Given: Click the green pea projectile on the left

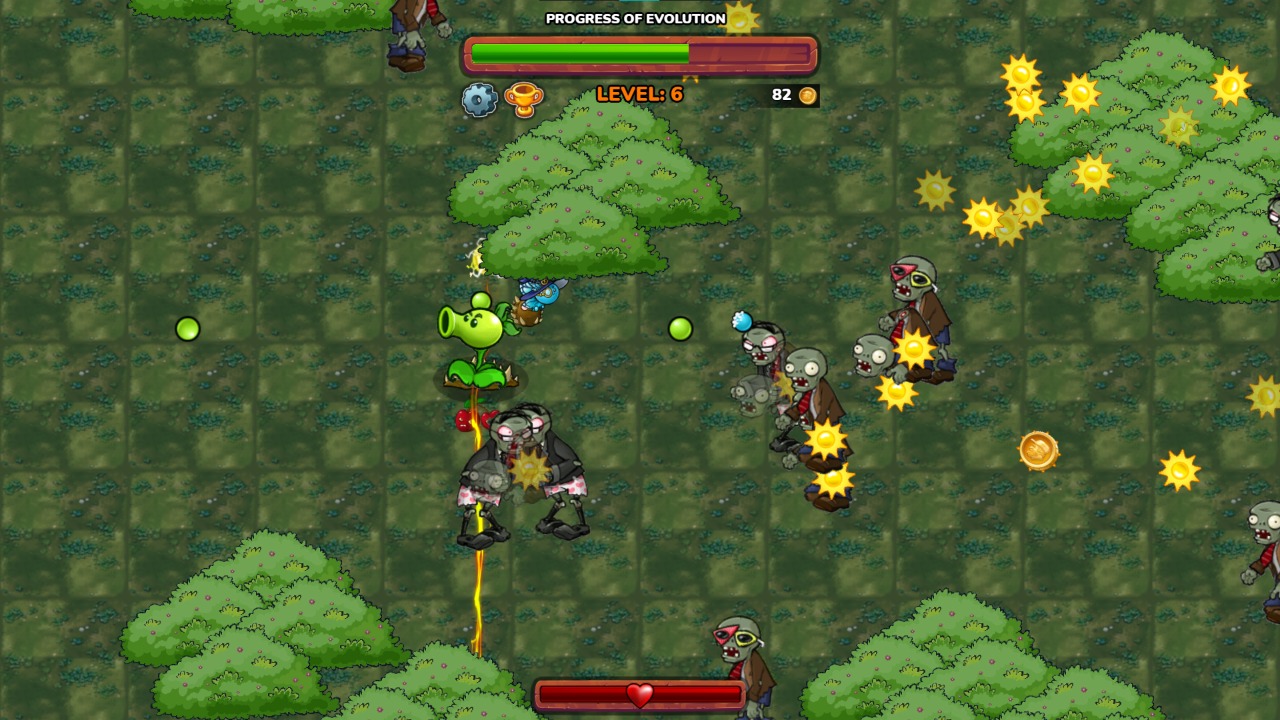Looking at the screenshot, I should click(188, 329).
